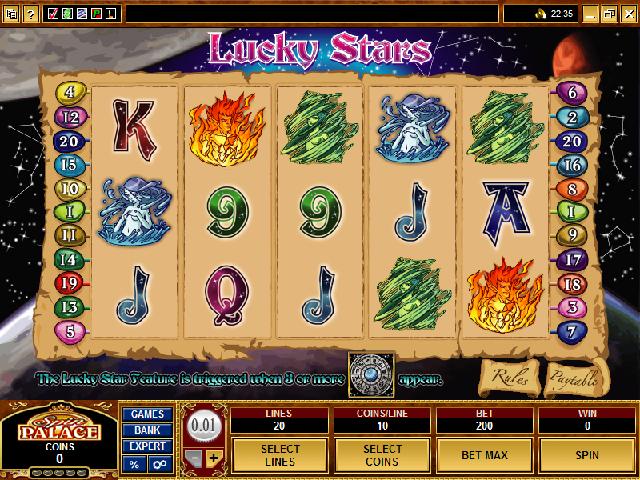Minimize the game window
Image resolution: width=640 pixels, height=480 pixels.
[590, 14]
